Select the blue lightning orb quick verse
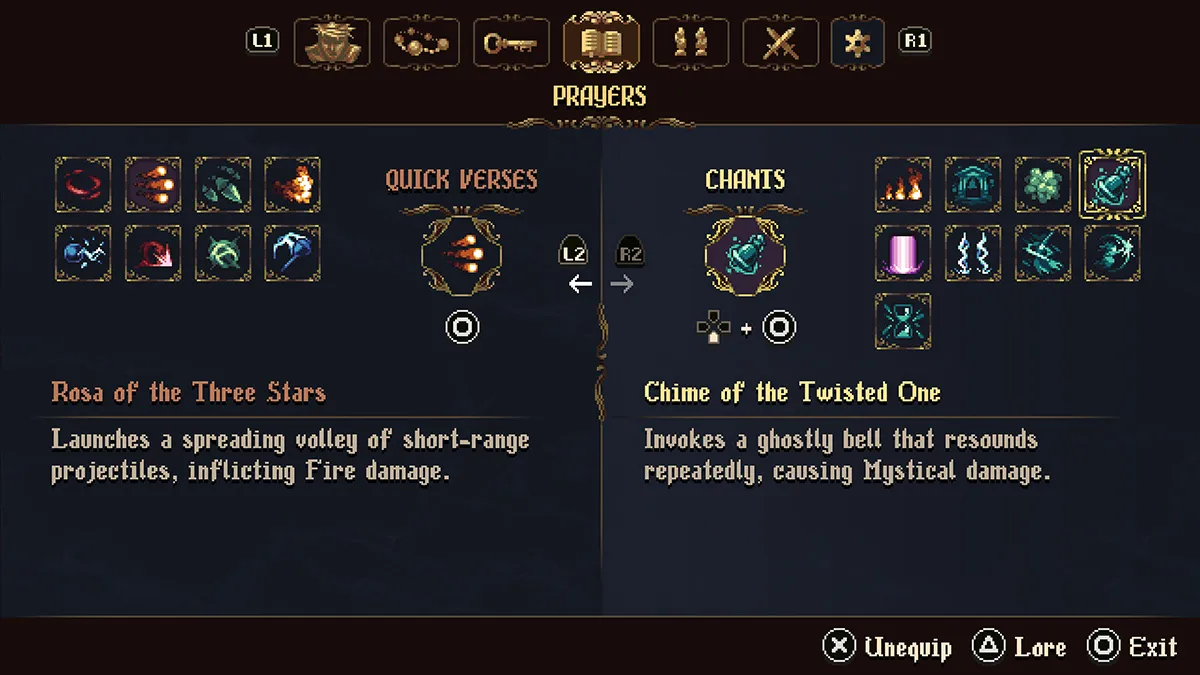Viewport: 1200px width, 675px height. click(x=83, y=253)
